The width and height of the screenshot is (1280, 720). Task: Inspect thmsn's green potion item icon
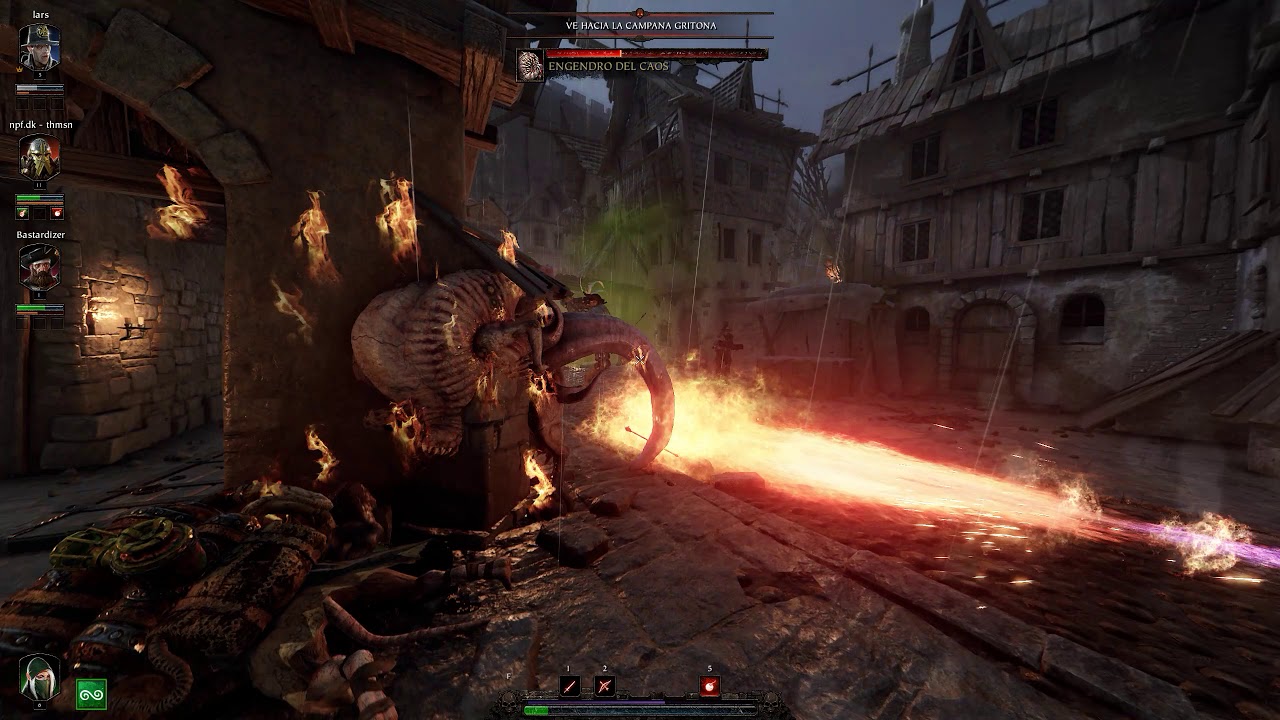(x=23, y=213)
